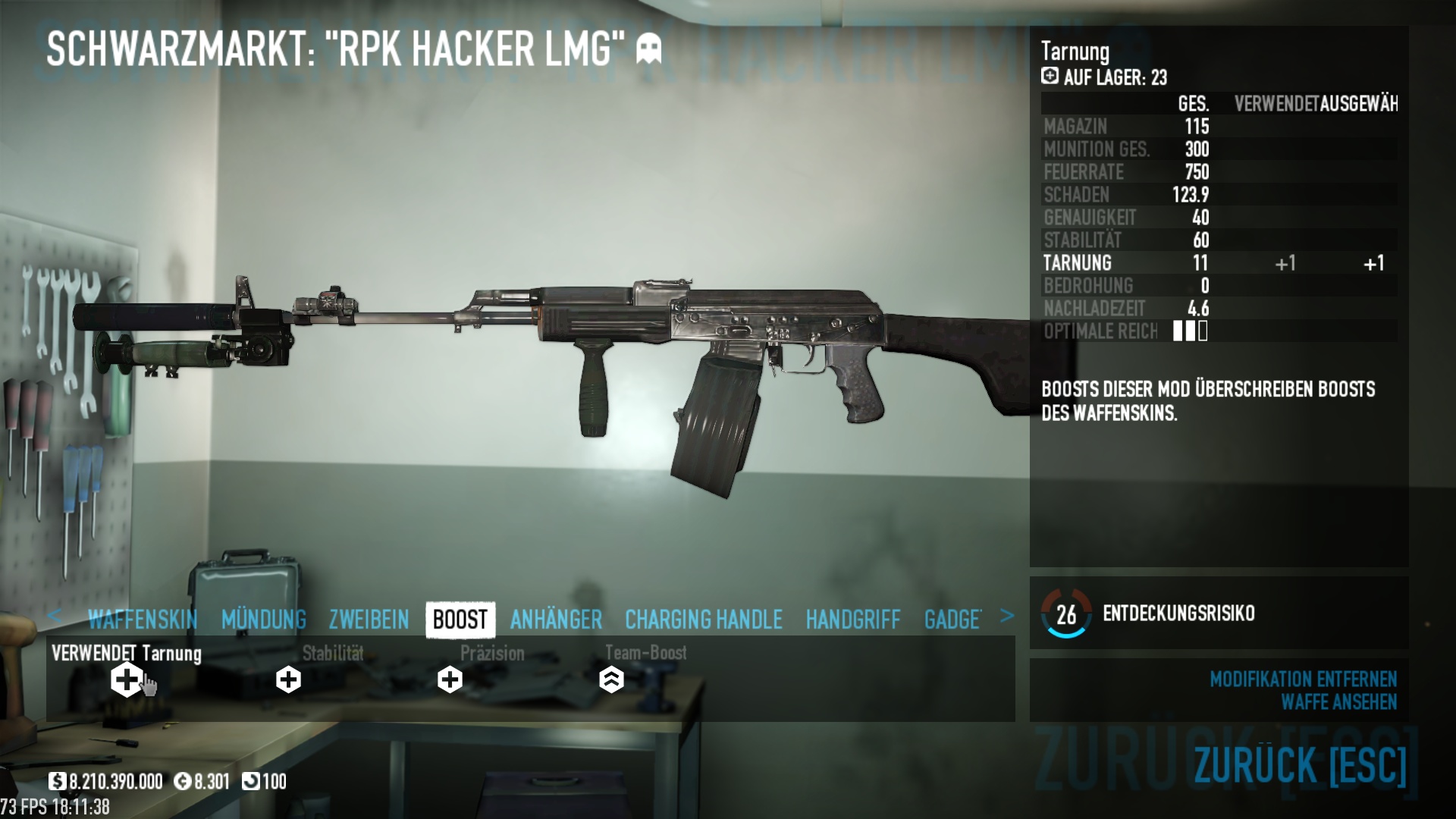This screenshot has width=1456, height=819.
Task: Open the Mündung category tab
Action: (x=264, y=620)
